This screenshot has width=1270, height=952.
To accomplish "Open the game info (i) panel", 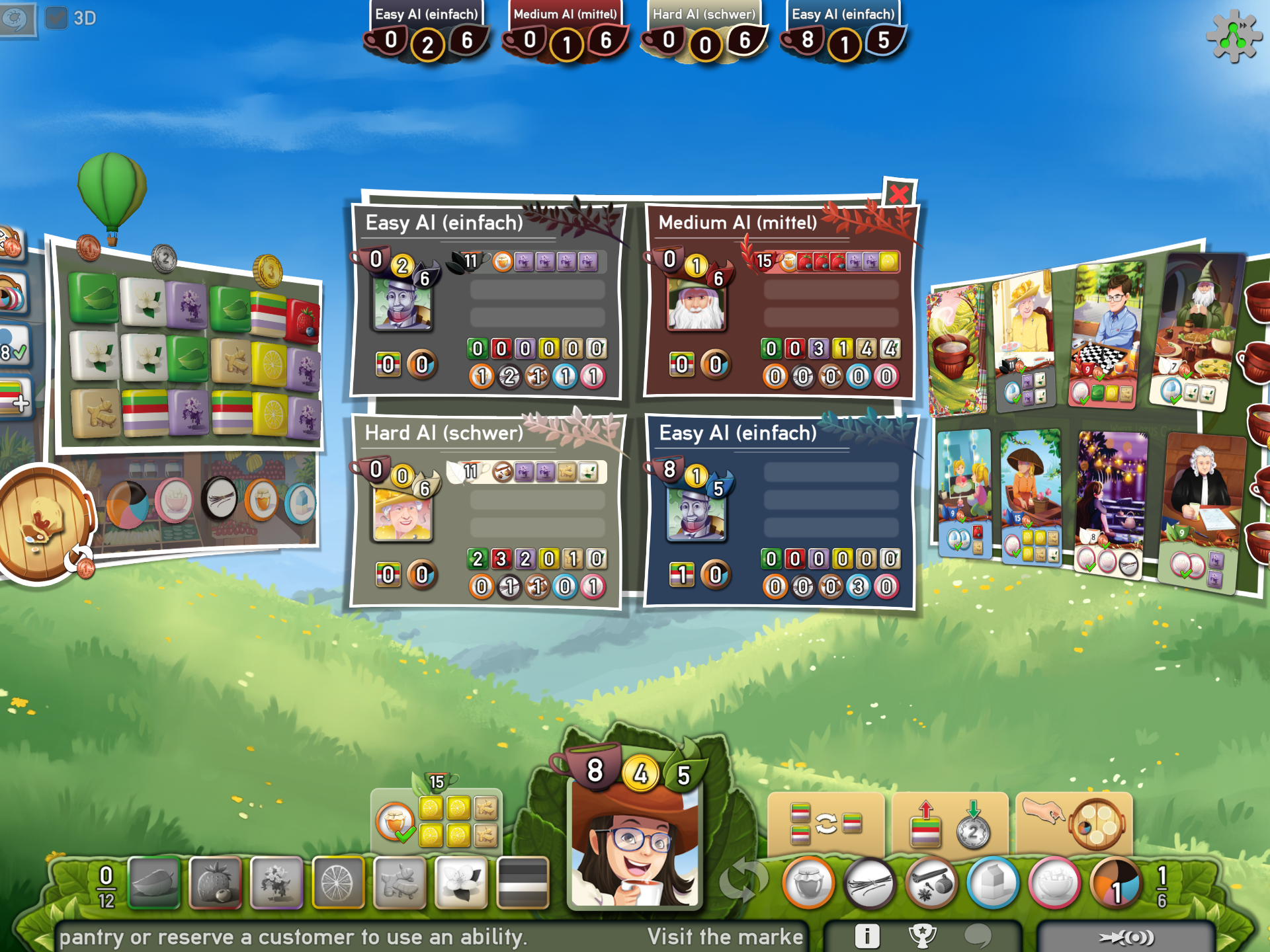I will [867, 936].
